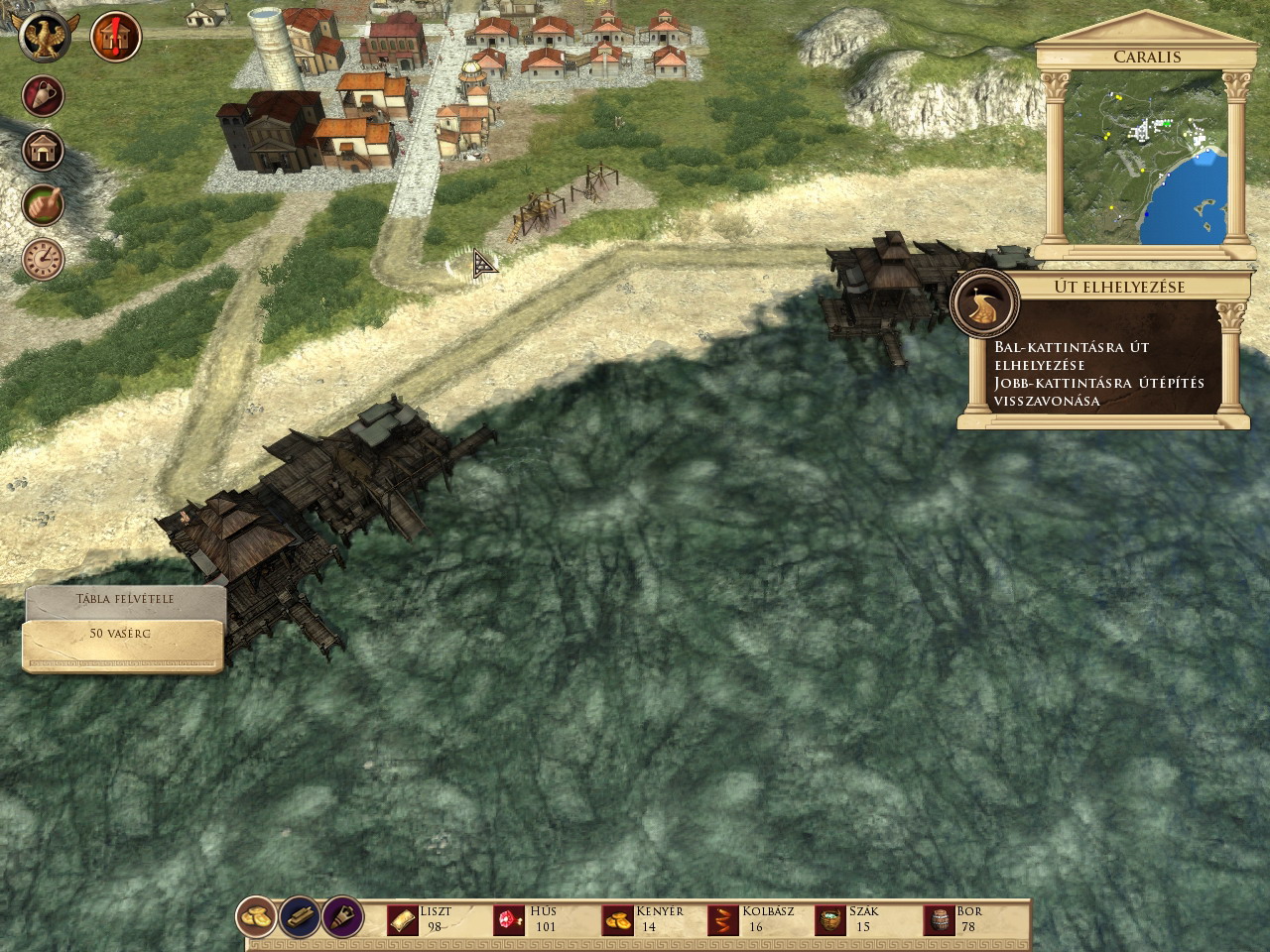Switch to the wooden planks materials tab
This screenshot has width=1270, height=952.
300,919
